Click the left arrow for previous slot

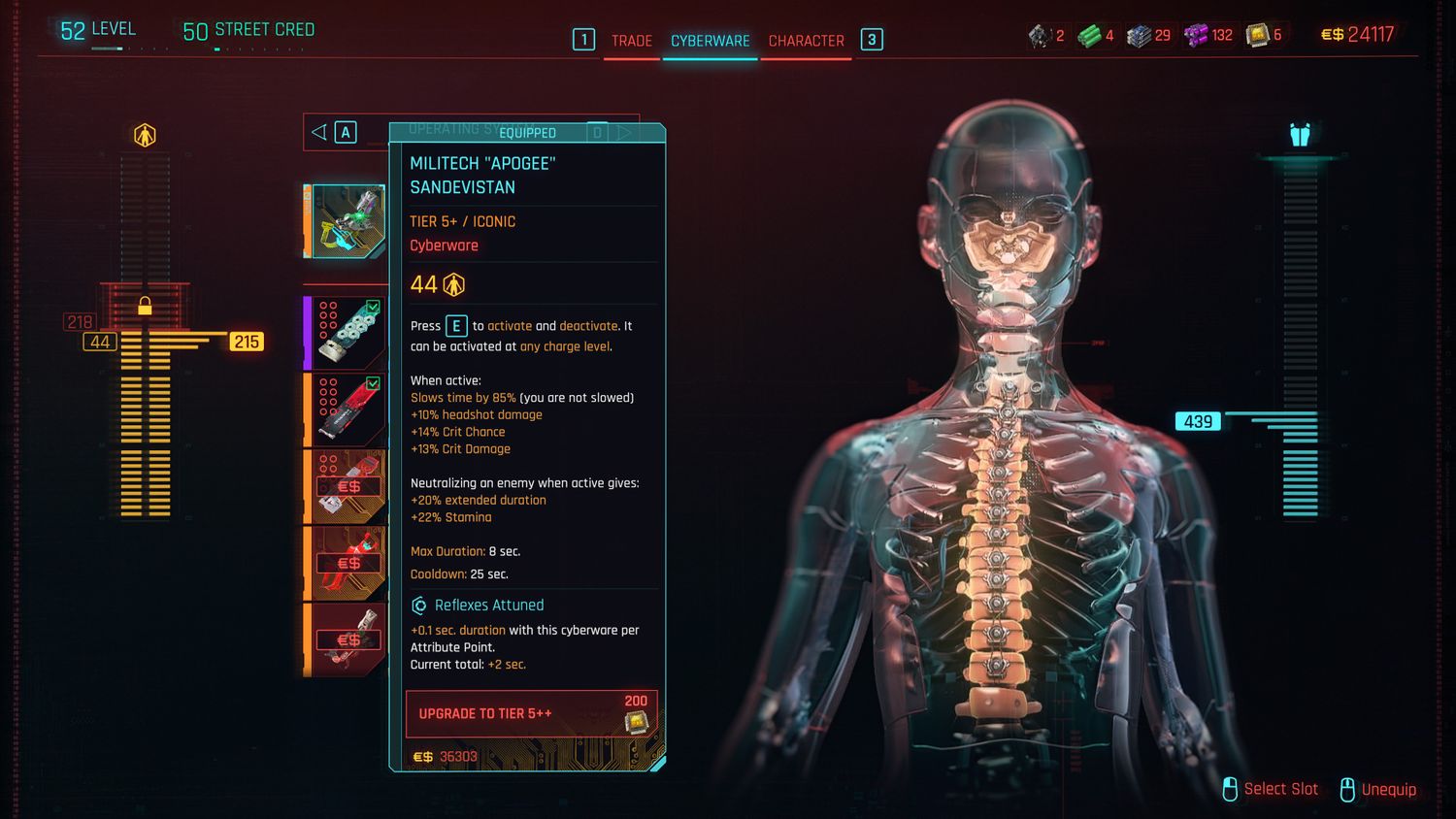click(x=319, y=132)
